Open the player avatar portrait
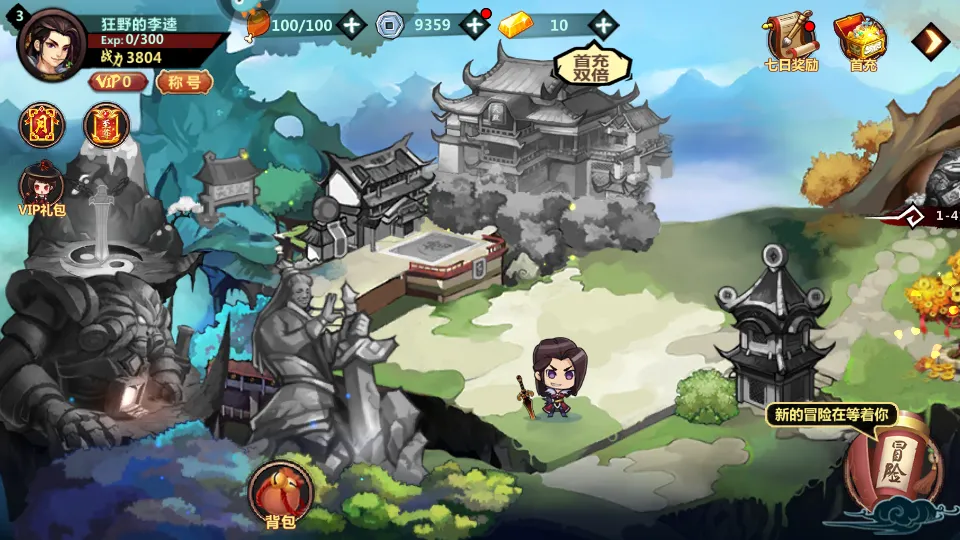Screen dimensions: 960x540 [52, 45]
